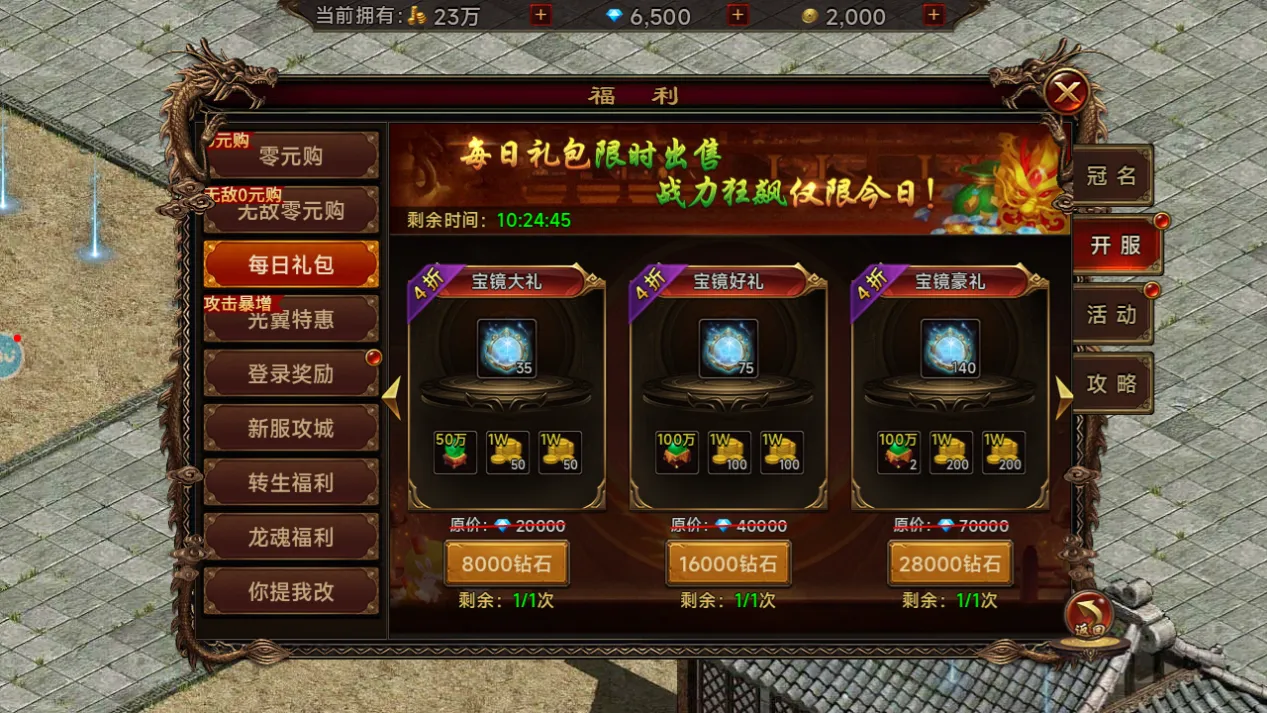Show the 登录奖励 login rewards
This screenshot has width=1267, height=713.
tap(291, 374)
